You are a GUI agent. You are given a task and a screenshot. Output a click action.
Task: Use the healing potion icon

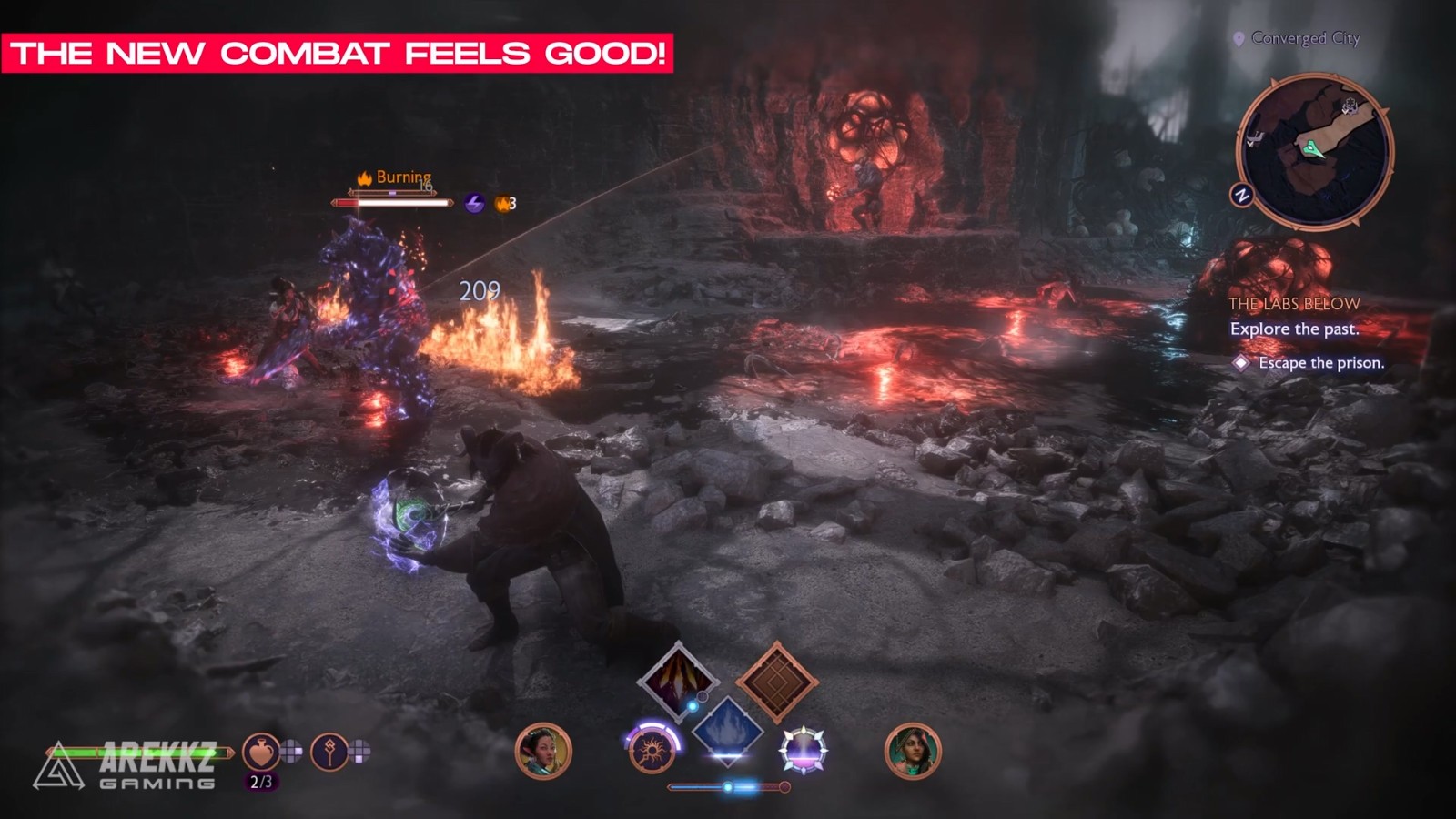(x=260, y=752)
